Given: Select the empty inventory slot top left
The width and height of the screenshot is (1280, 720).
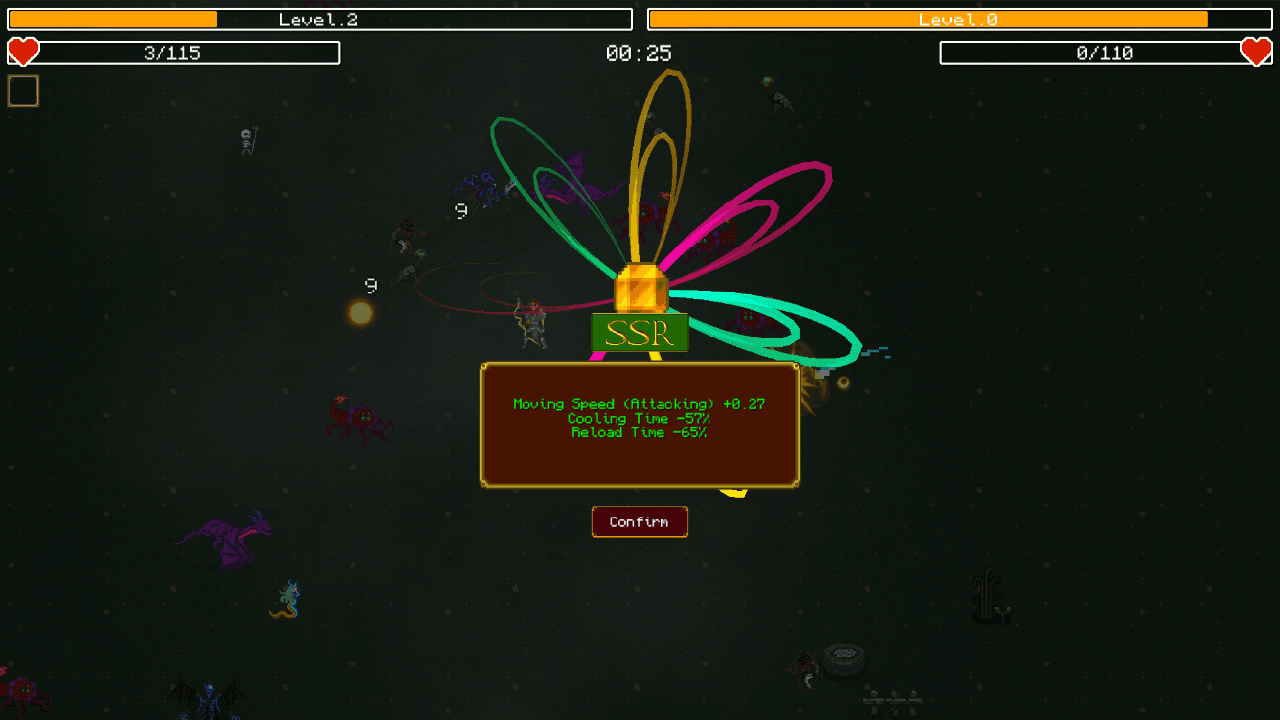Looking at the screenshot, I should 22,90.
